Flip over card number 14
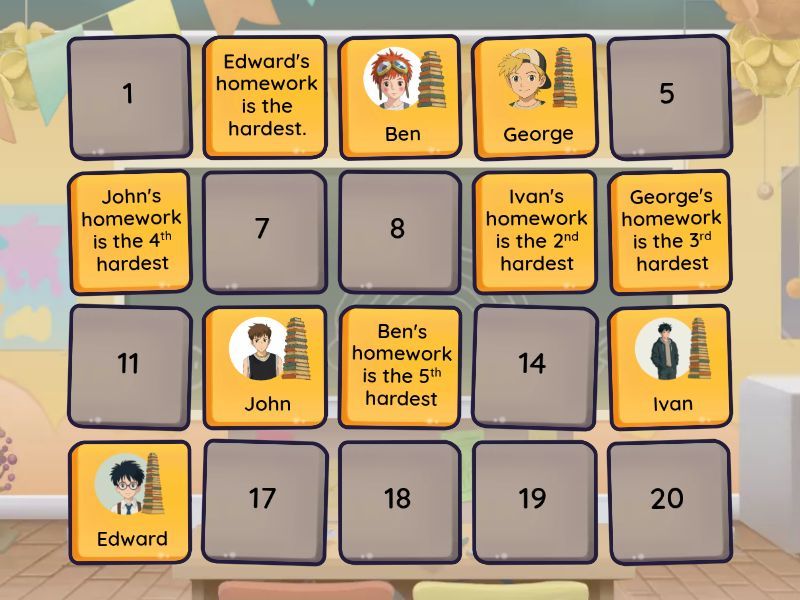The width and height of the screenshot is (800, 600). click(x=533, y=364)
